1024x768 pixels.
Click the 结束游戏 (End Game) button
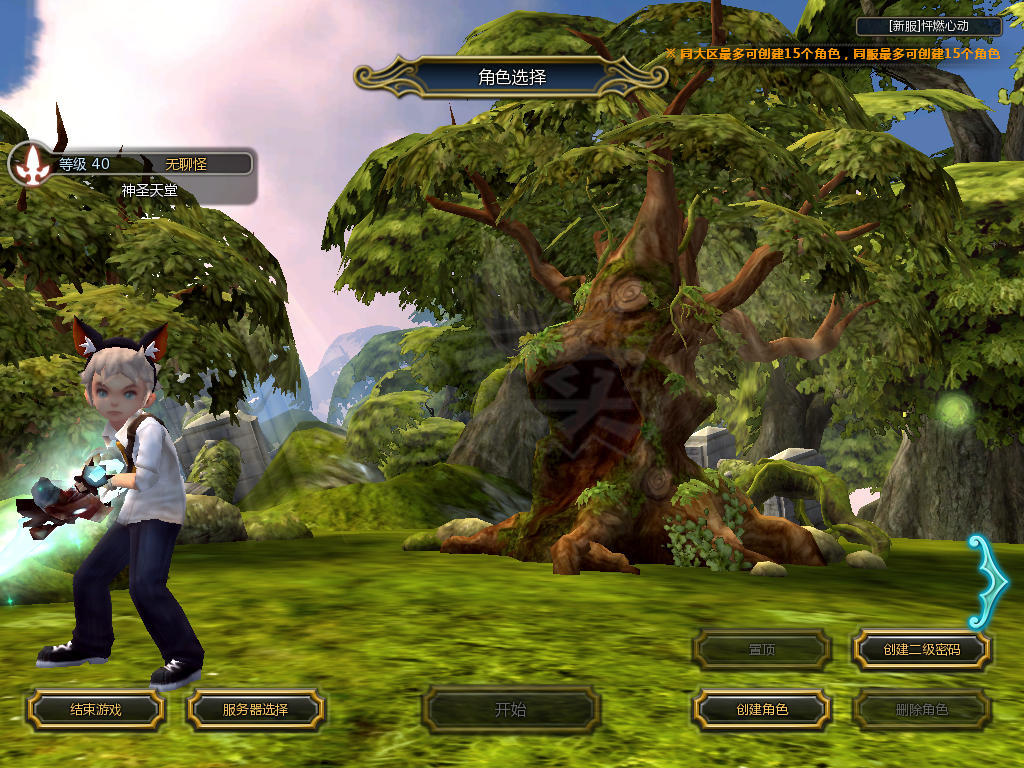tap(95, 709)
